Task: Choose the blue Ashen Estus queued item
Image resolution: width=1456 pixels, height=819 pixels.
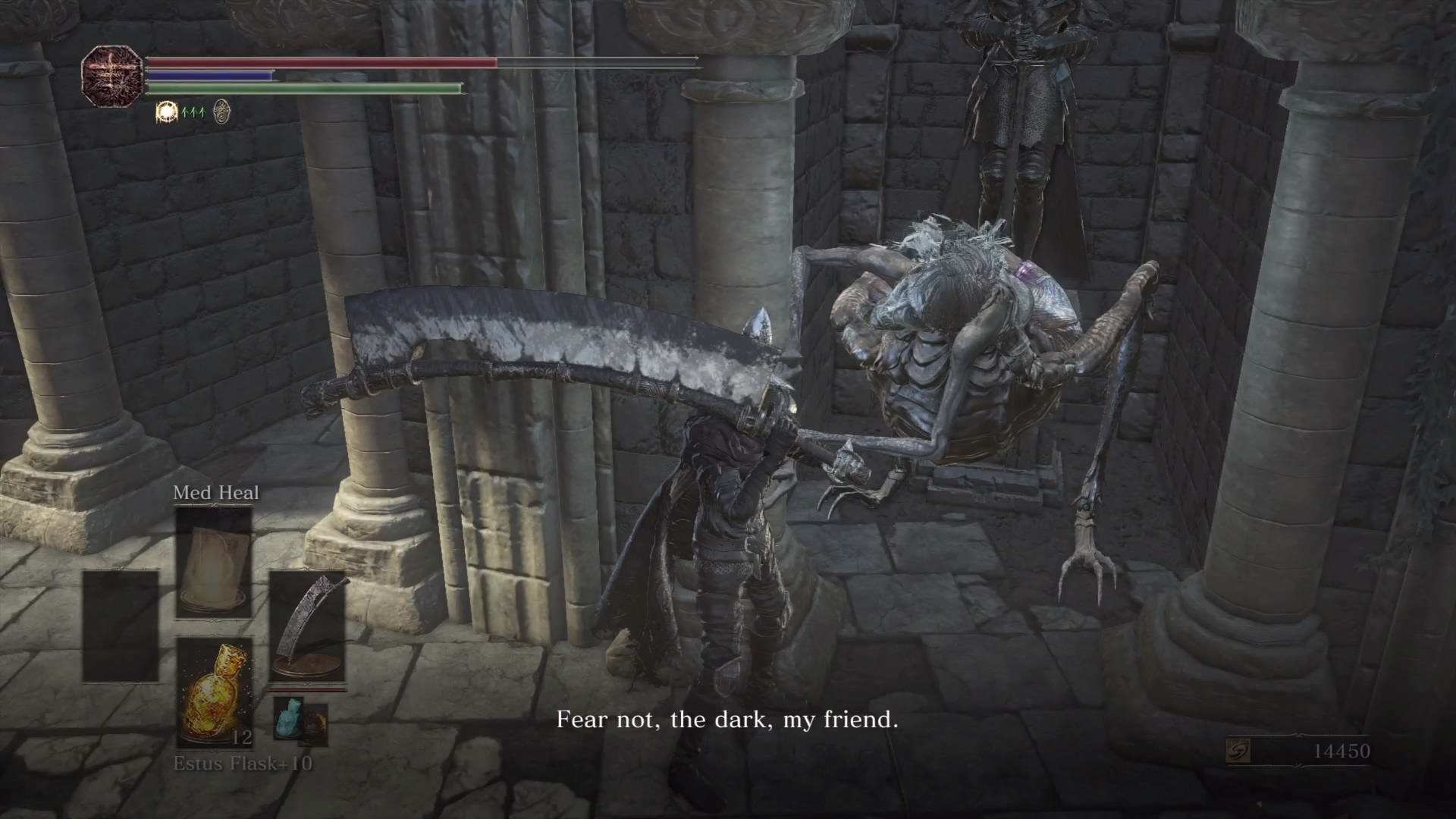Action: coord(288,717)
